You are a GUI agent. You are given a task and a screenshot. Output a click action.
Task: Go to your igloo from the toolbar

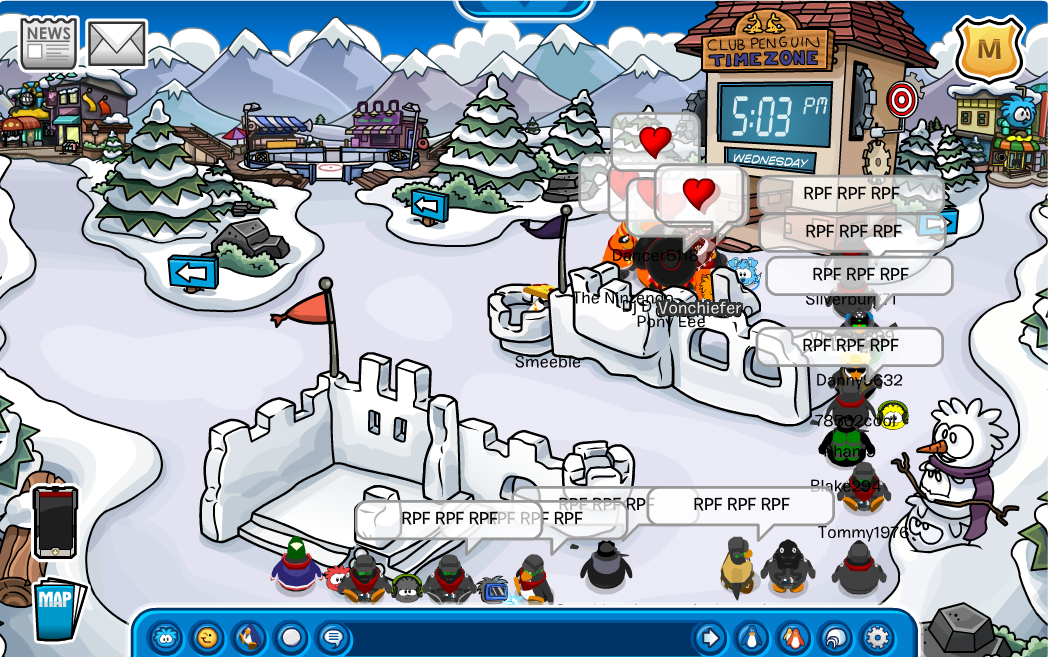835,637
